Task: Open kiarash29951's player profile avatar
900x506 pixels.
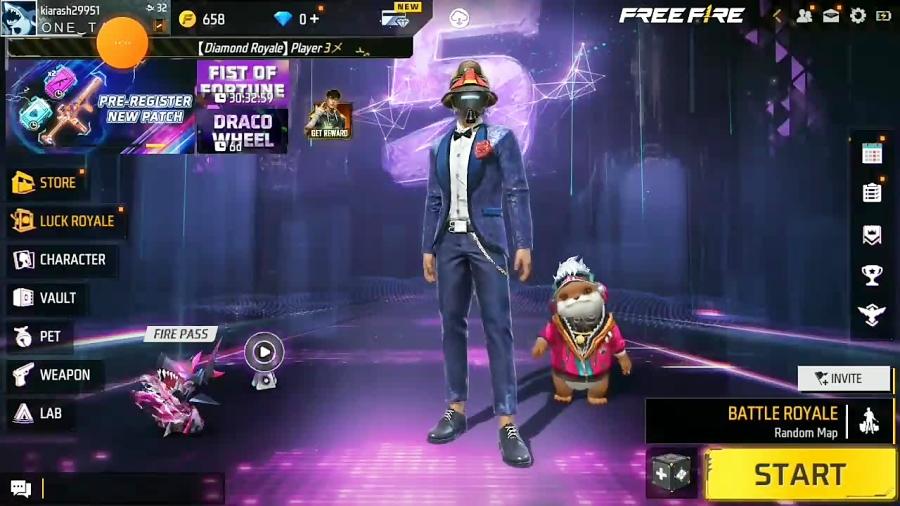Action: tap(21, 18)
